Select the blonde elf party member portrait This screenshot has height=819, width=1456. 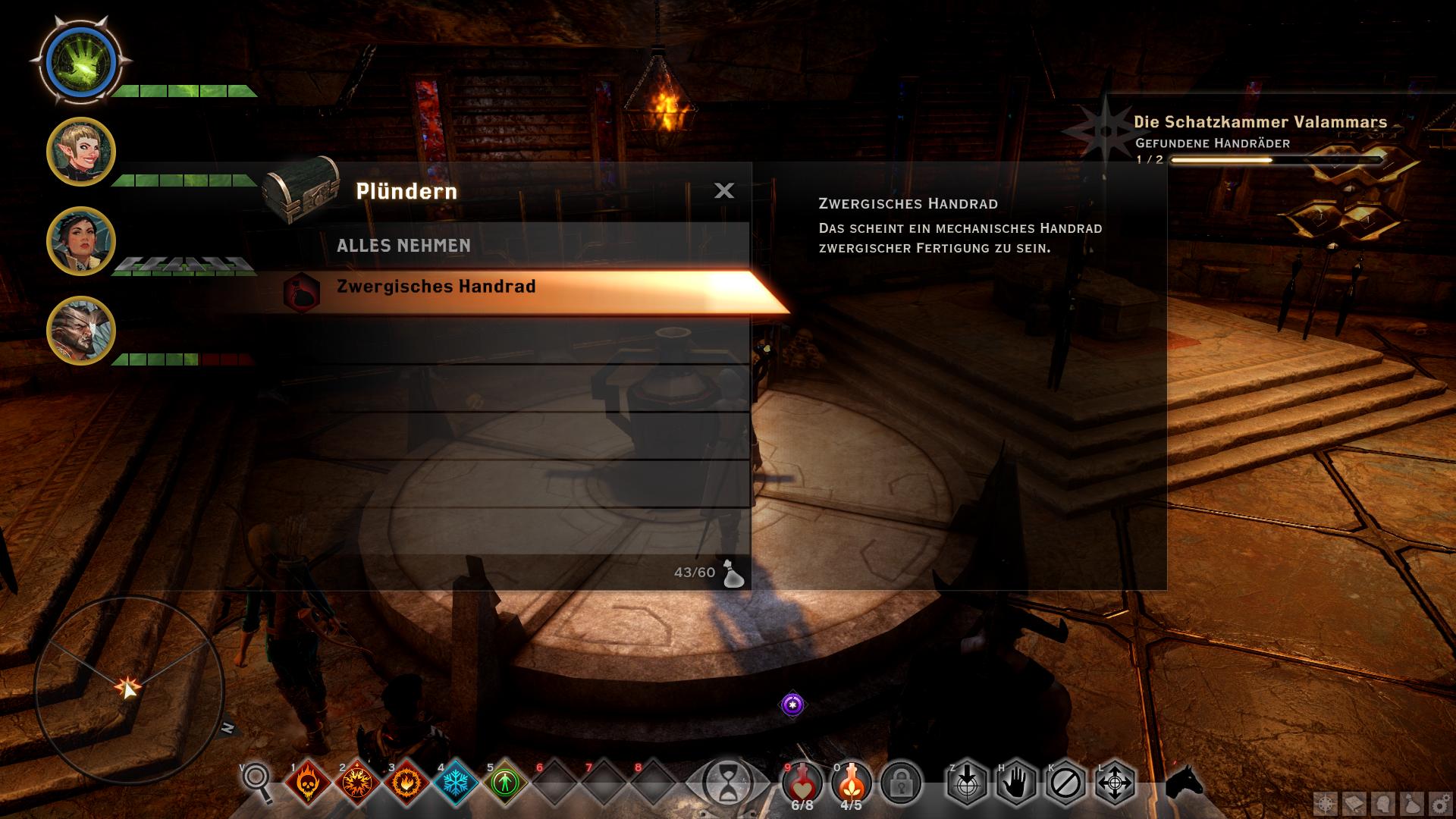tap(80, 152)
